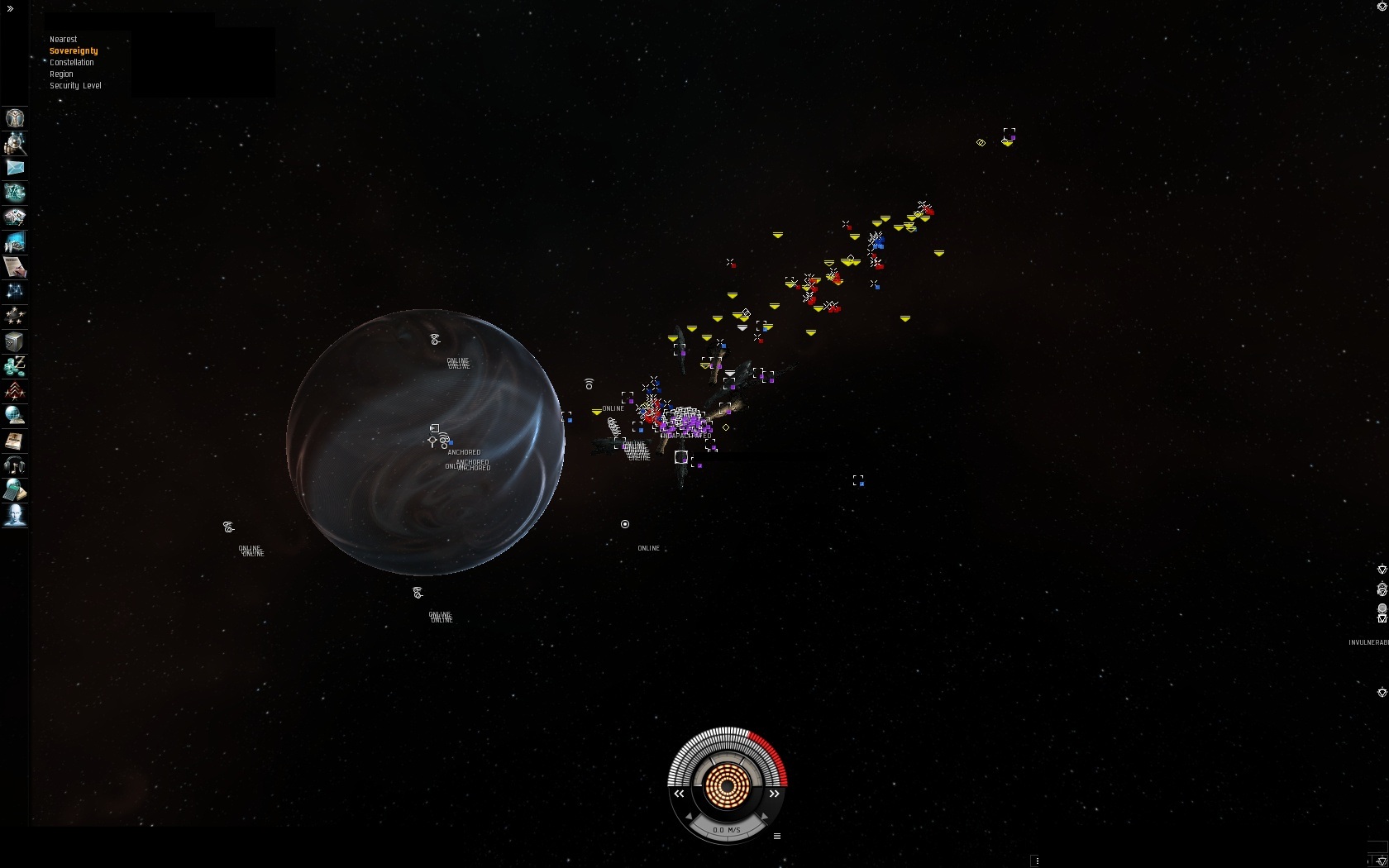The width and height of the screenshot is (1389, 868).
Task: Select Sovereignty in the location info list
Action: click(74, 51)
